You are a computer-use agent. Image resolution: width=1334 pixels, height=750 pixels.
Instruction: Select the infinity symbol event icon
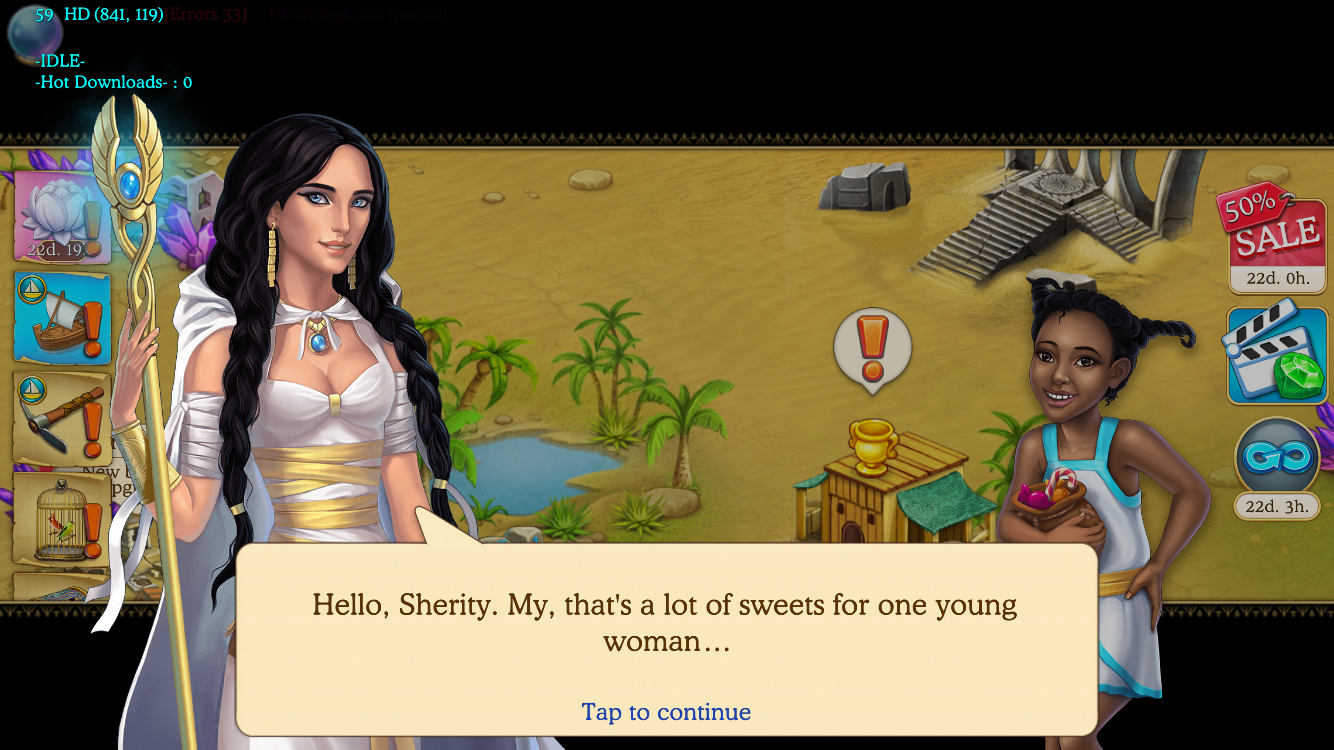point(1276,458)
